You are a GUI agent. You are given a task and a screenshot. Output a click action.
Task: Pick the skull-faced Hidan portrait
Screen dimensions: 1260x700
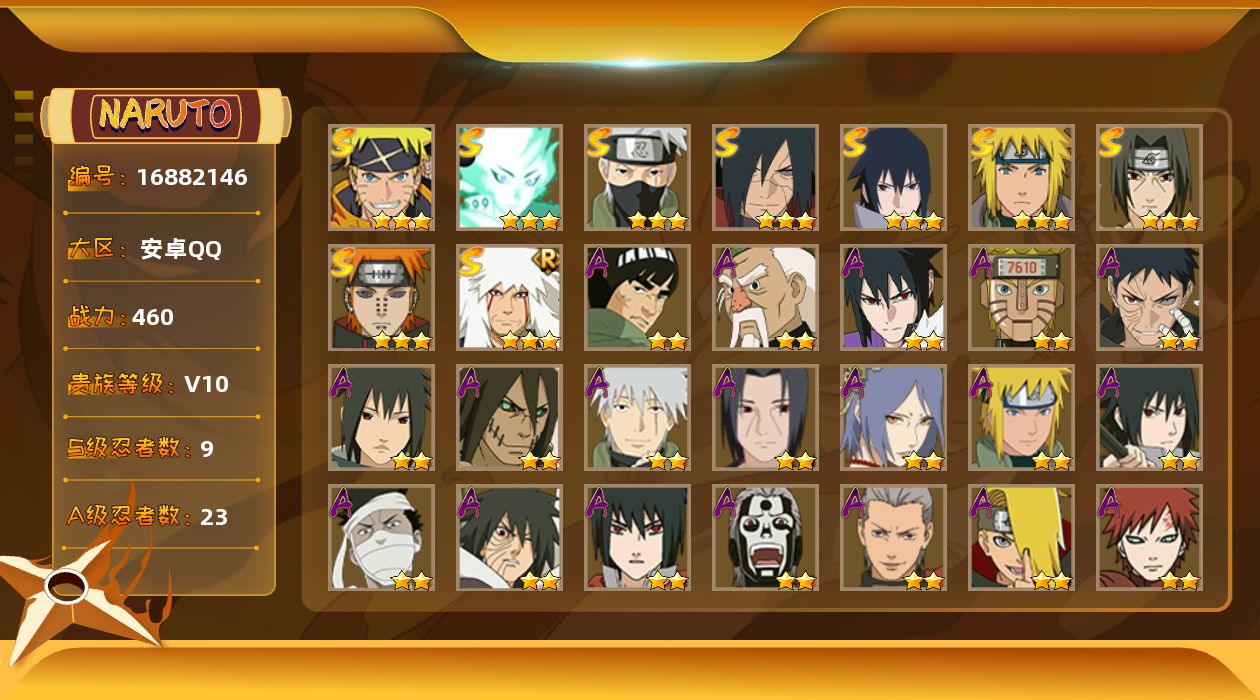(x=765, y=537)
